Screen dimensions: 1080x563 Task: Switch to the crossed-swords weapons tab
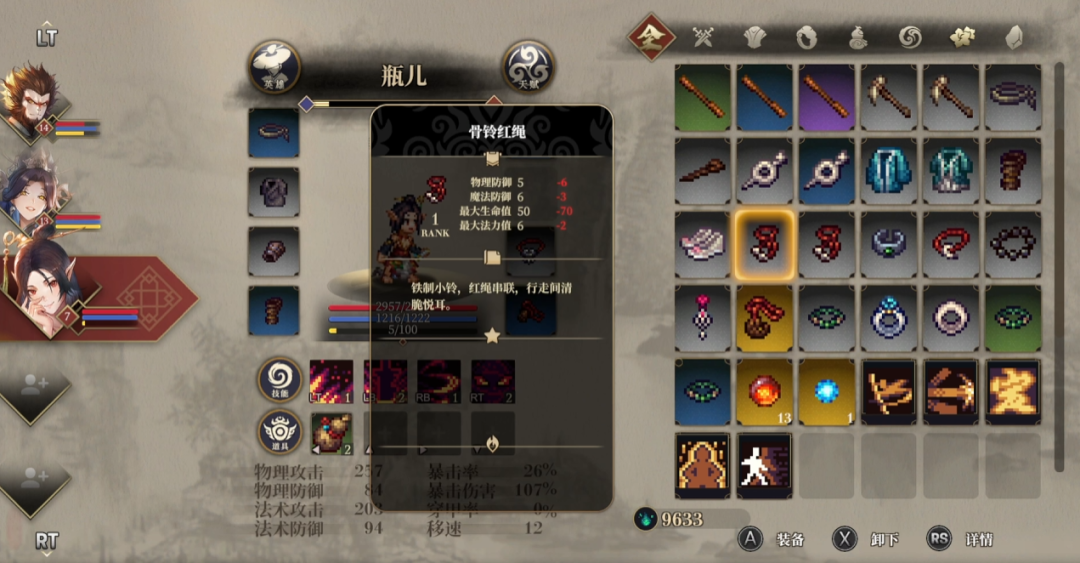coord(704,38)
